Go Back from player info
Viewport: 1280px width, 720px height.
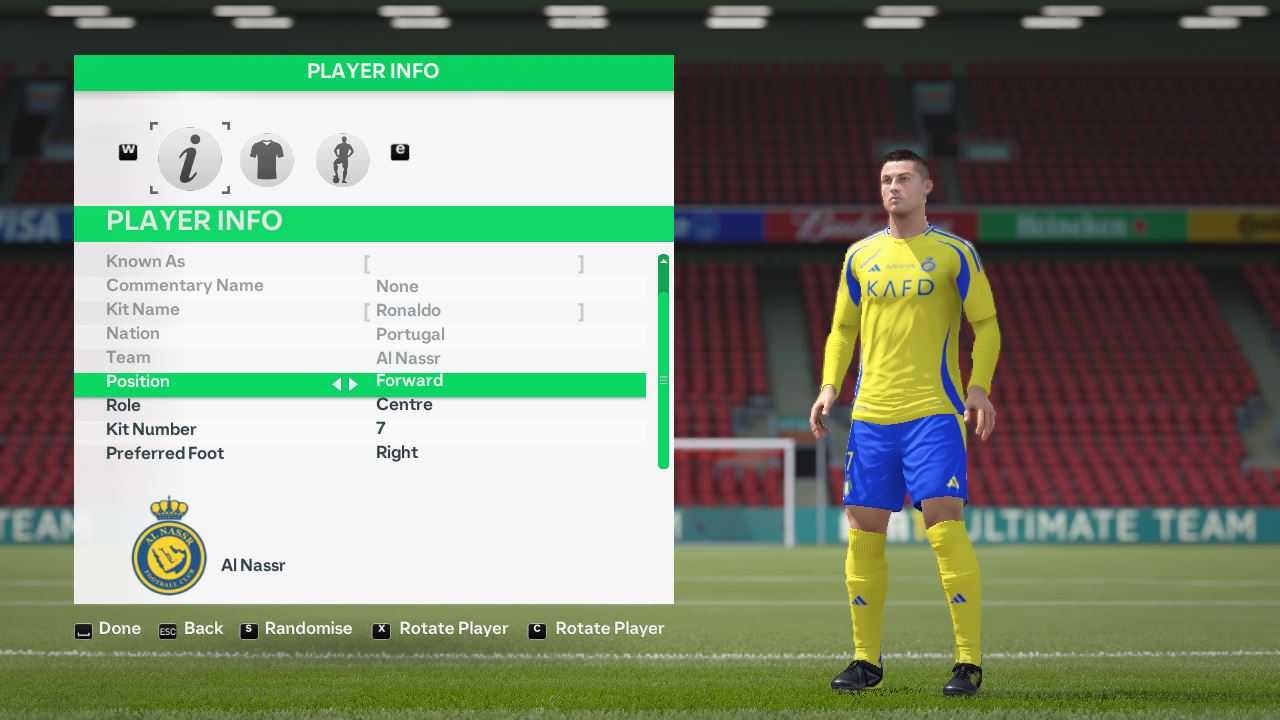[191, 629]
